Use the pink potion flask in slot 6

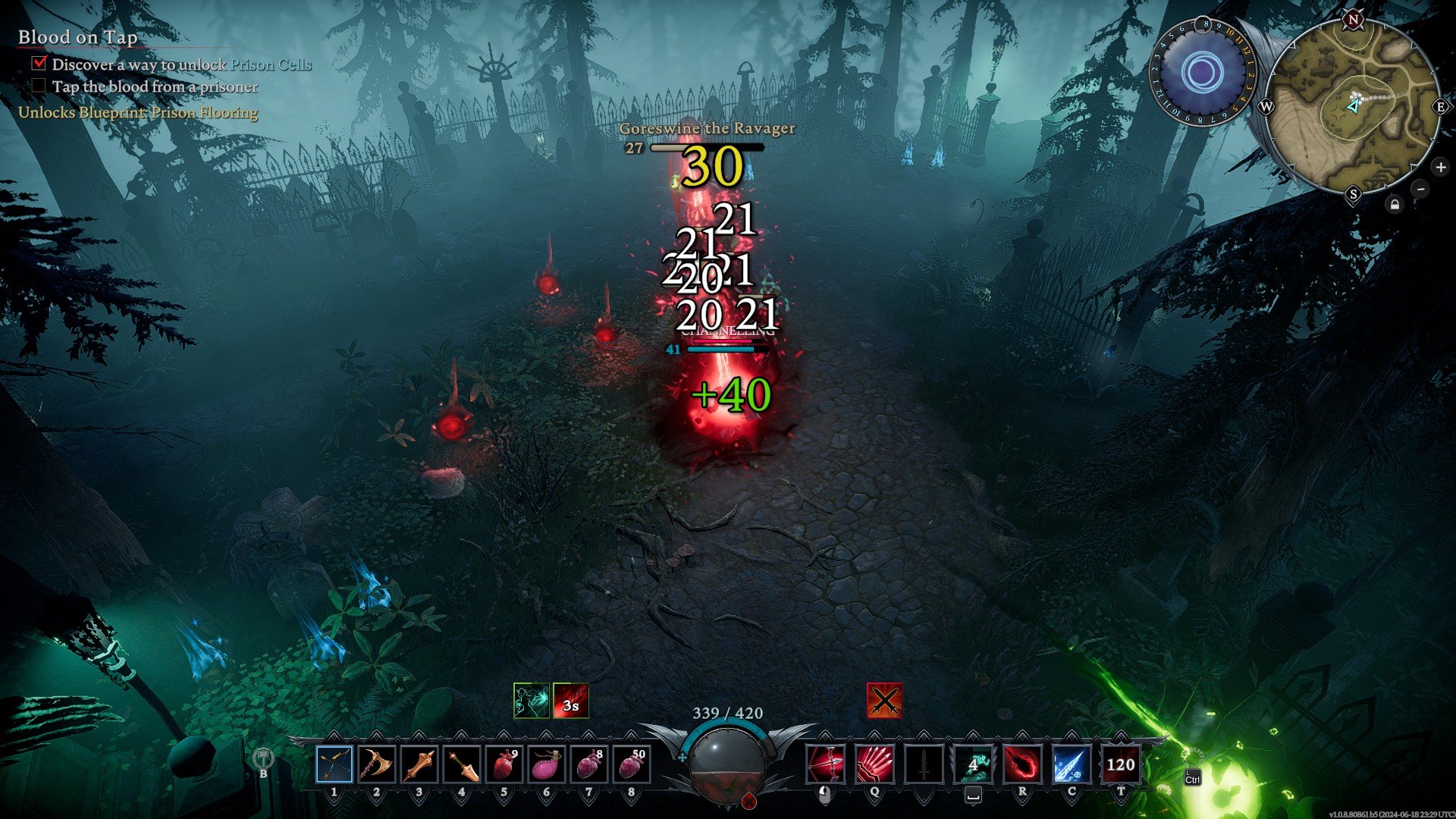(546, 764)
